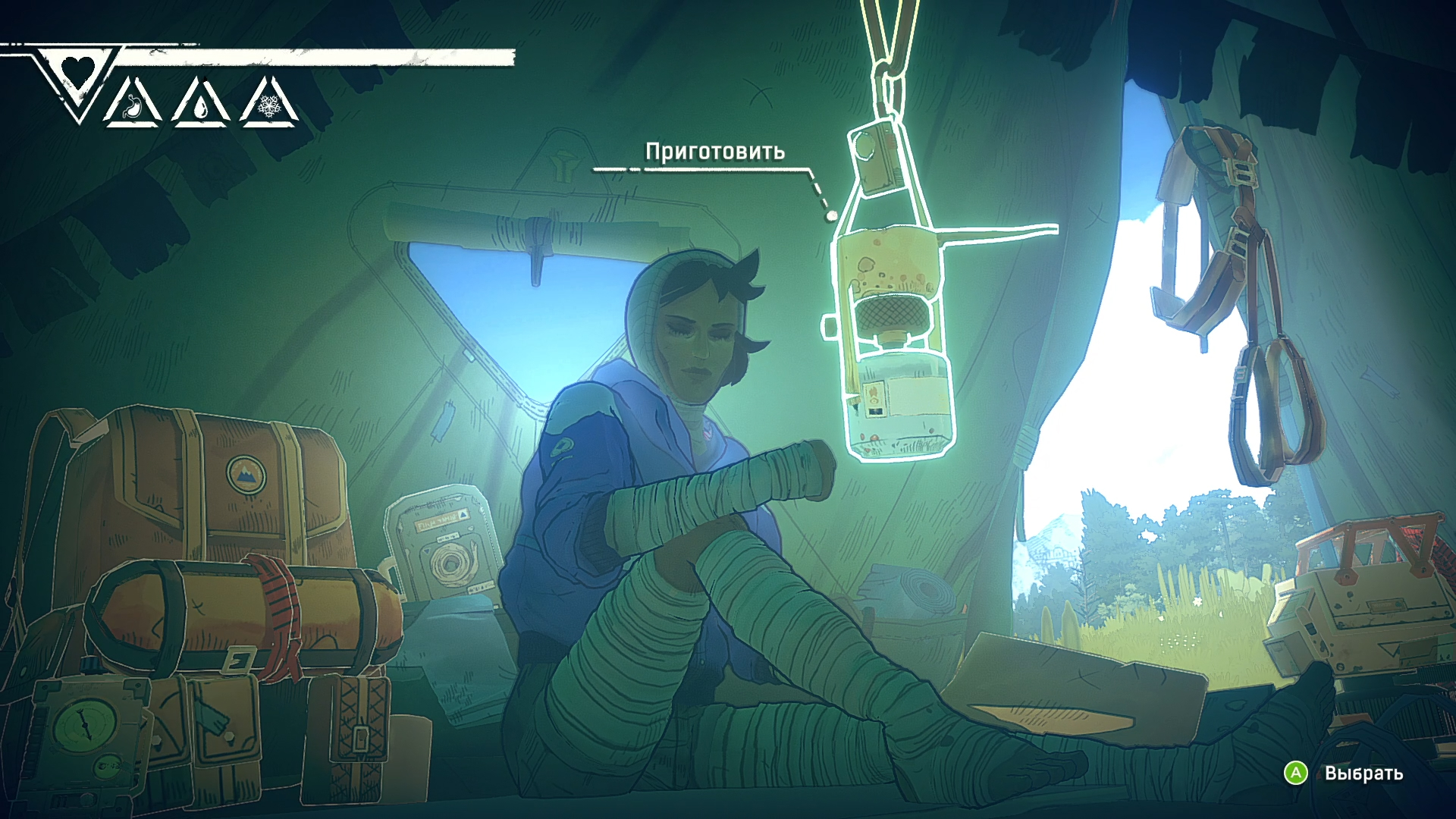Select the "Приготовить" cooking label

(714, 152)
